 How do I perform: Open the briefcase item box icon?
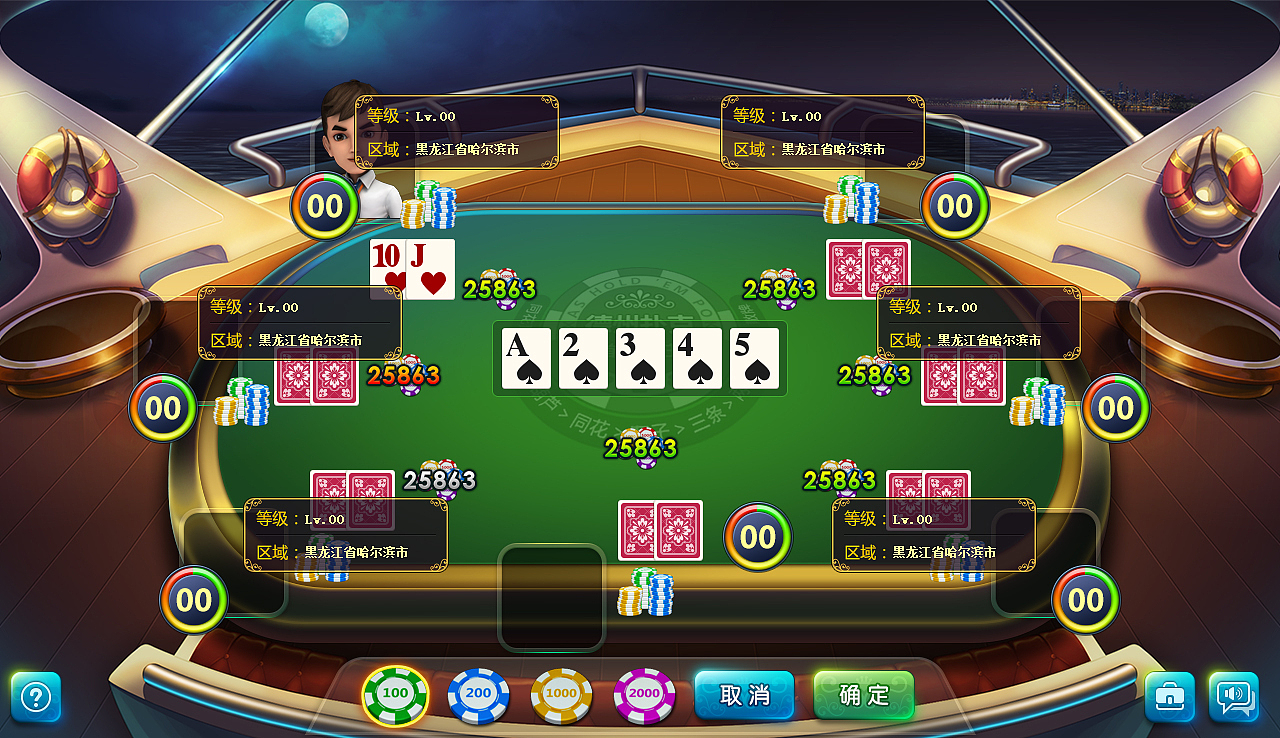tap(1168, 695)
